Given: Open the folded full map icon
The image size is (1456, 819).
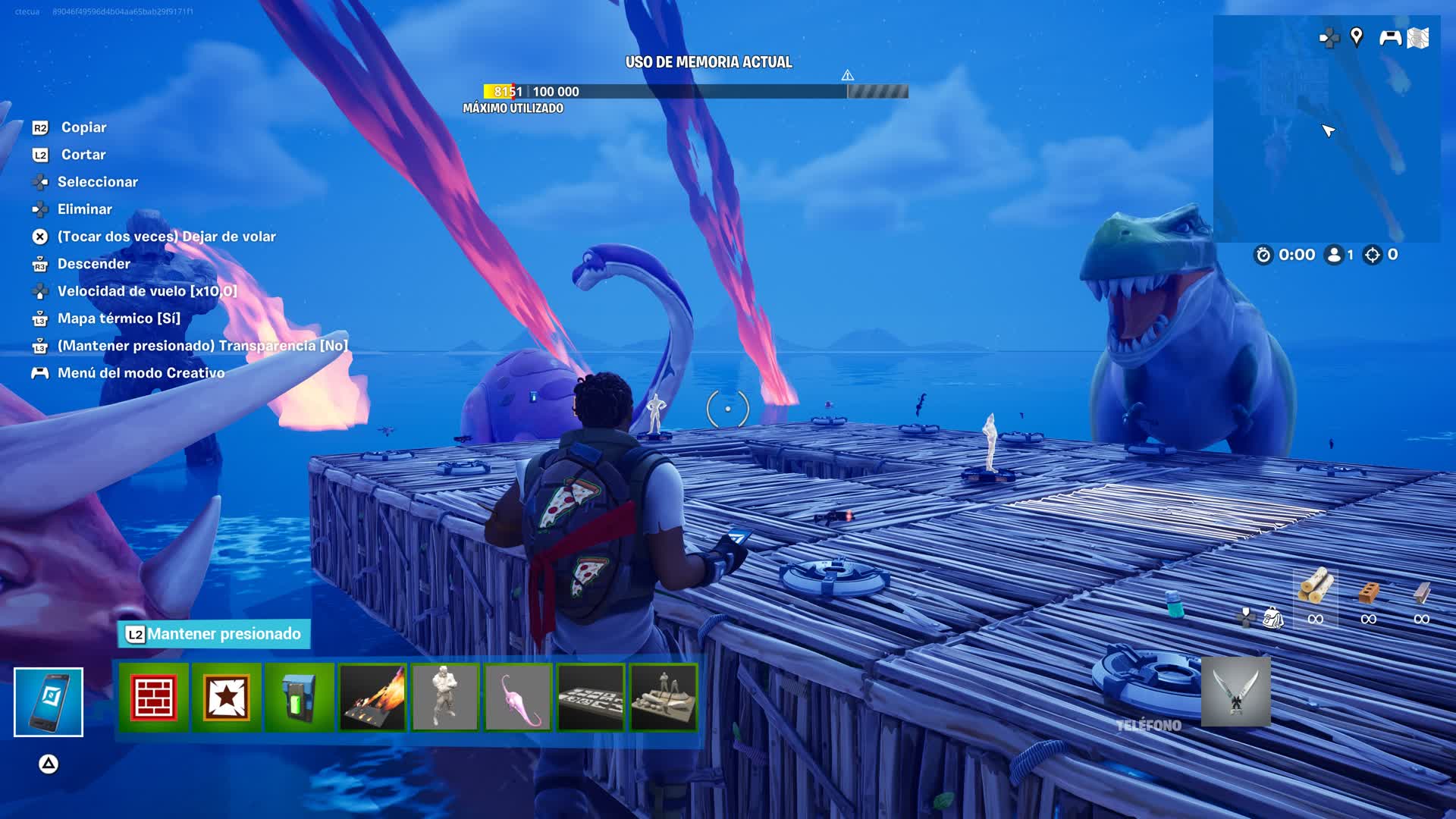Looking at the screenshot, I should tap(1418, 38).
